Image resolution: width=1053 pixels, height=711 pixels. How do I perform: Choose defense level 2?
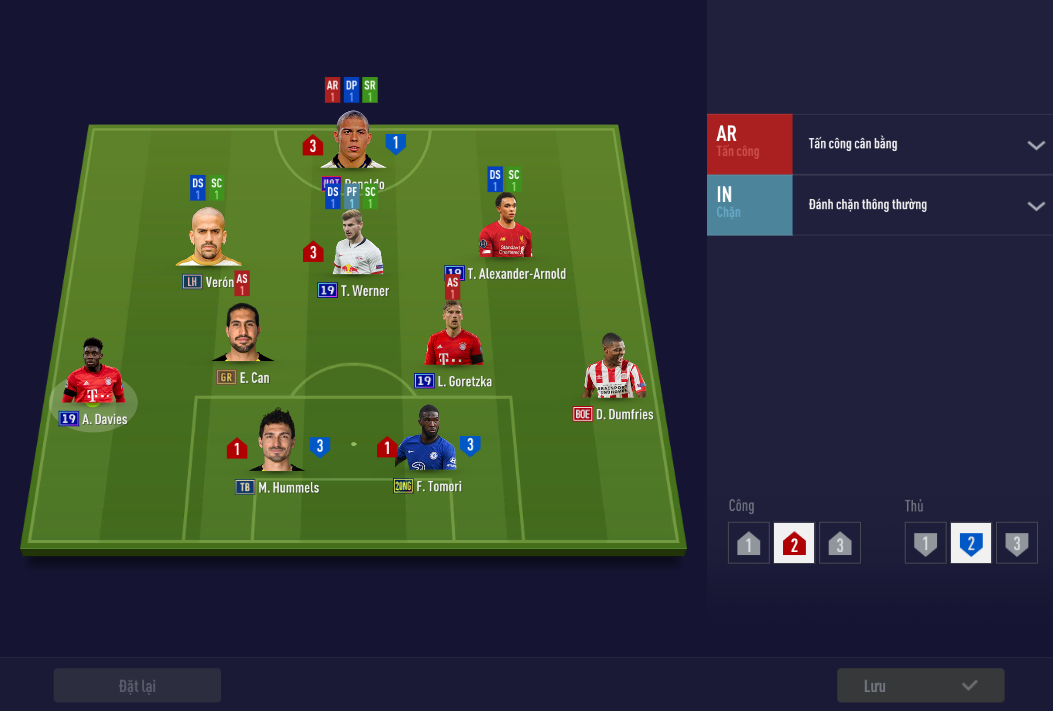click(971, 544)
